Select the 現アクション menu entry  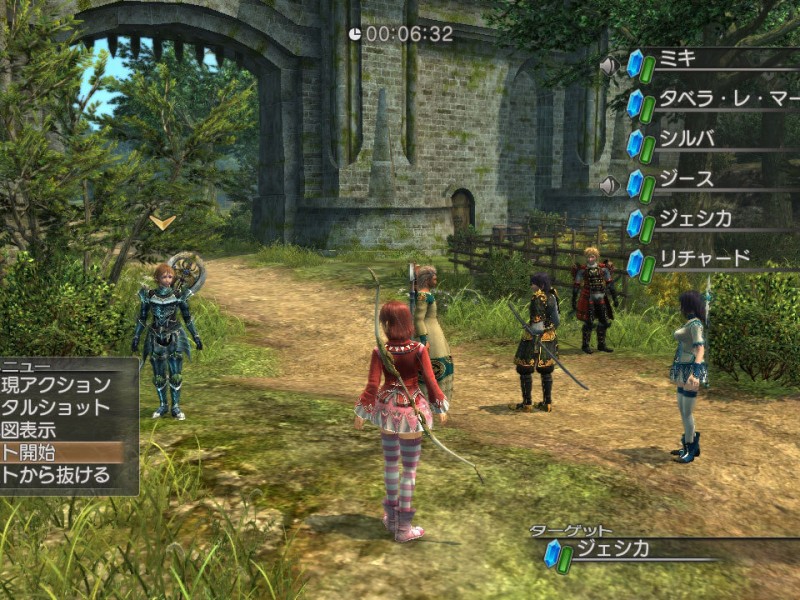coord(57,385)
